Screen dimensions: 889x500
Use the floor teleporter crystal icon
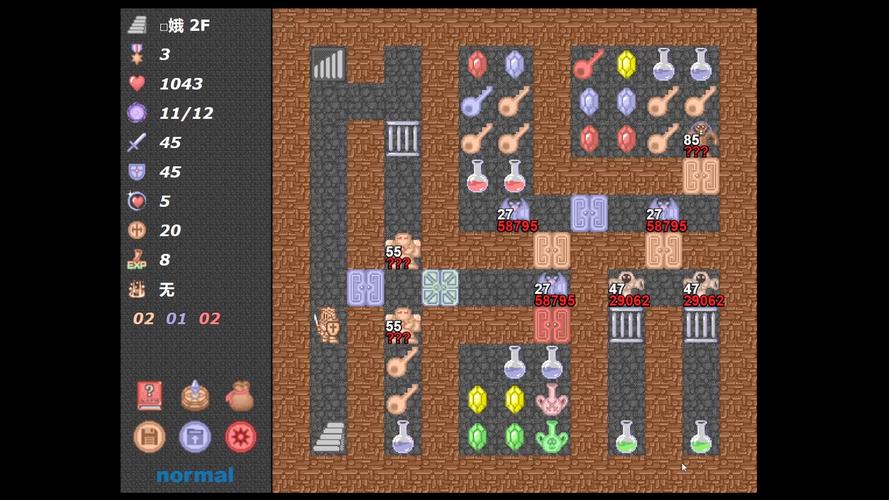[195, 396]
